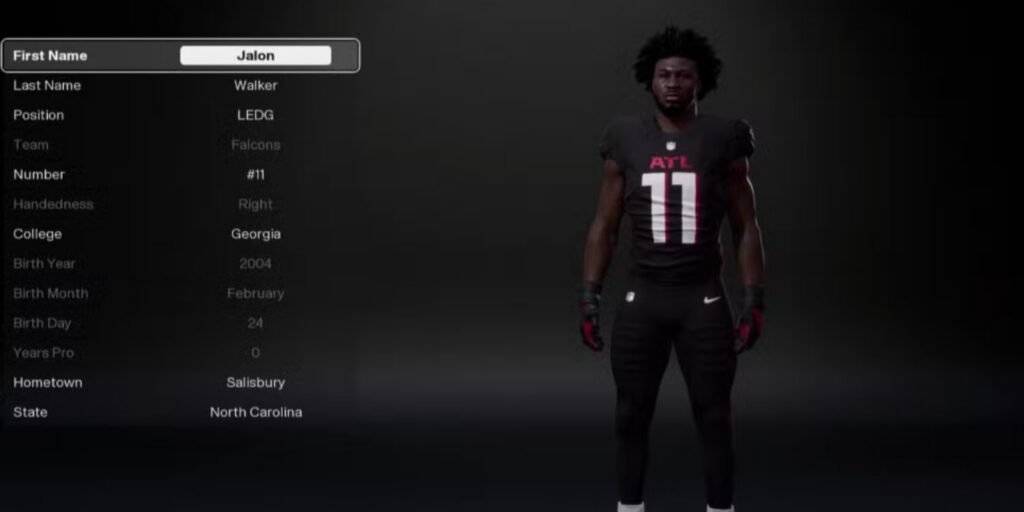Choose the Position row showing LEDG
This screenshot has height=512, width=1024.
point(180,115)
